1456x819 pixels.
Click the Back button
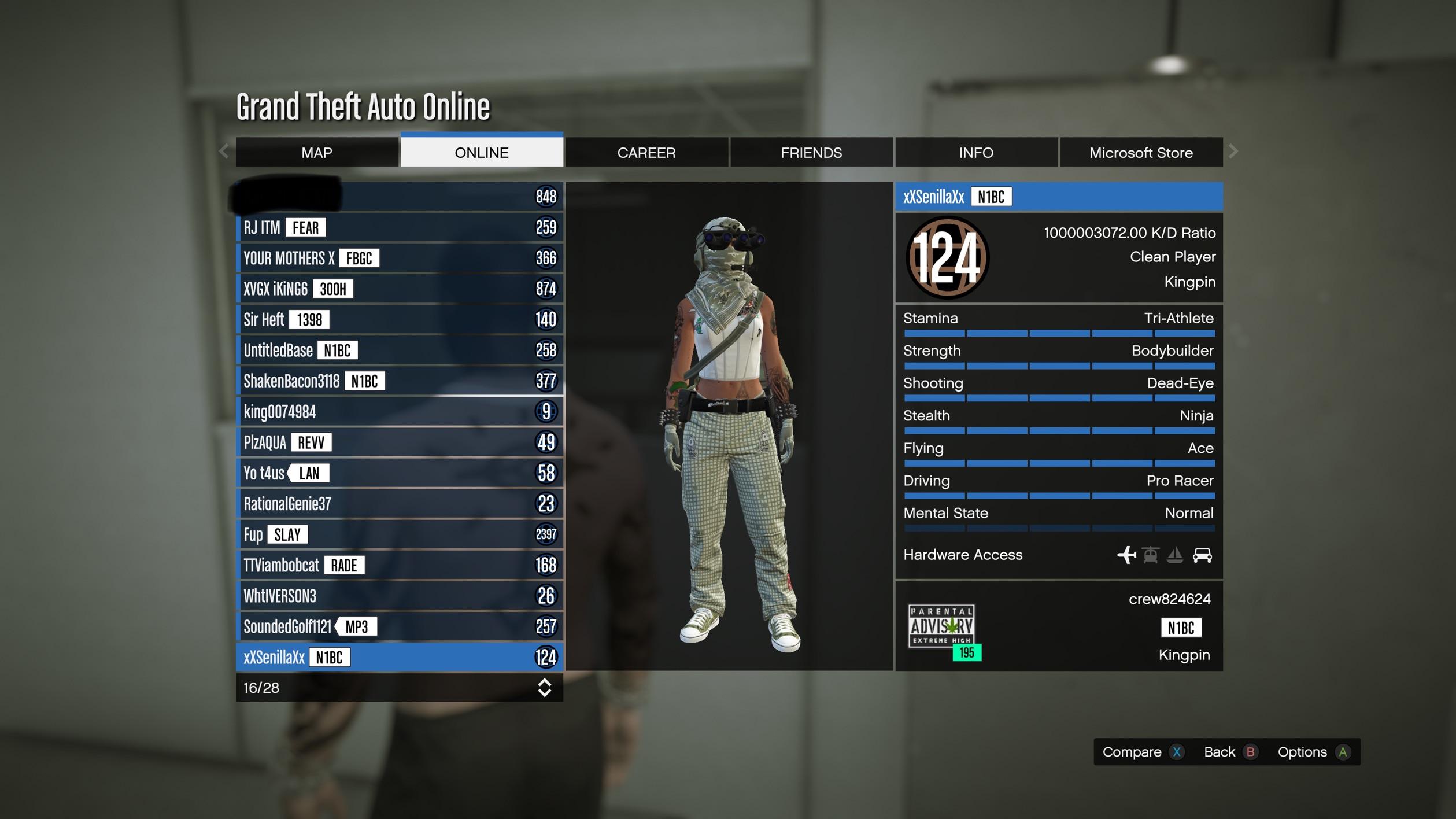click(1218, 752)
